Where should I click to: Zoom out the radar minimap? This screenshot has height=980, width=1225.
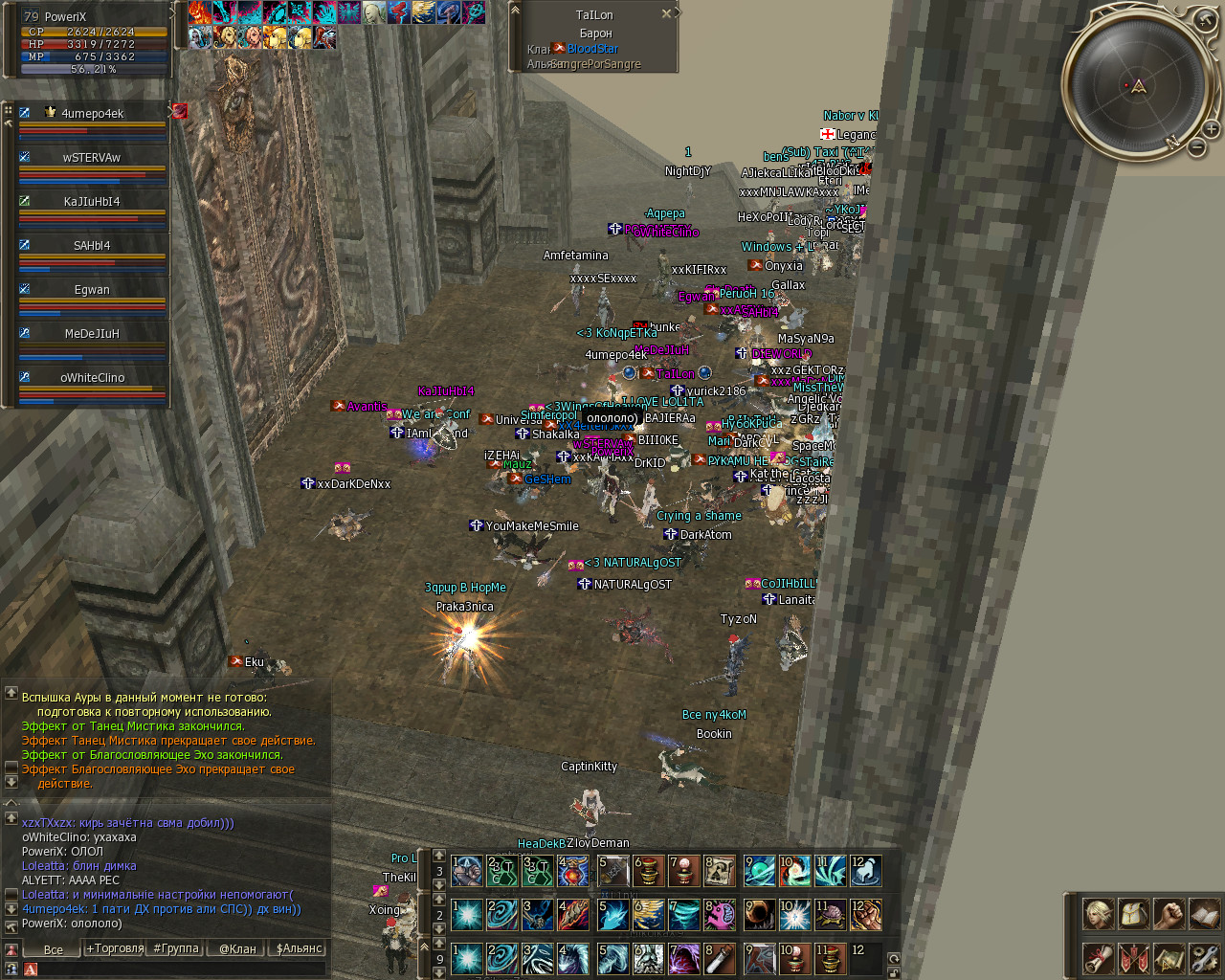click(1196, 146)
